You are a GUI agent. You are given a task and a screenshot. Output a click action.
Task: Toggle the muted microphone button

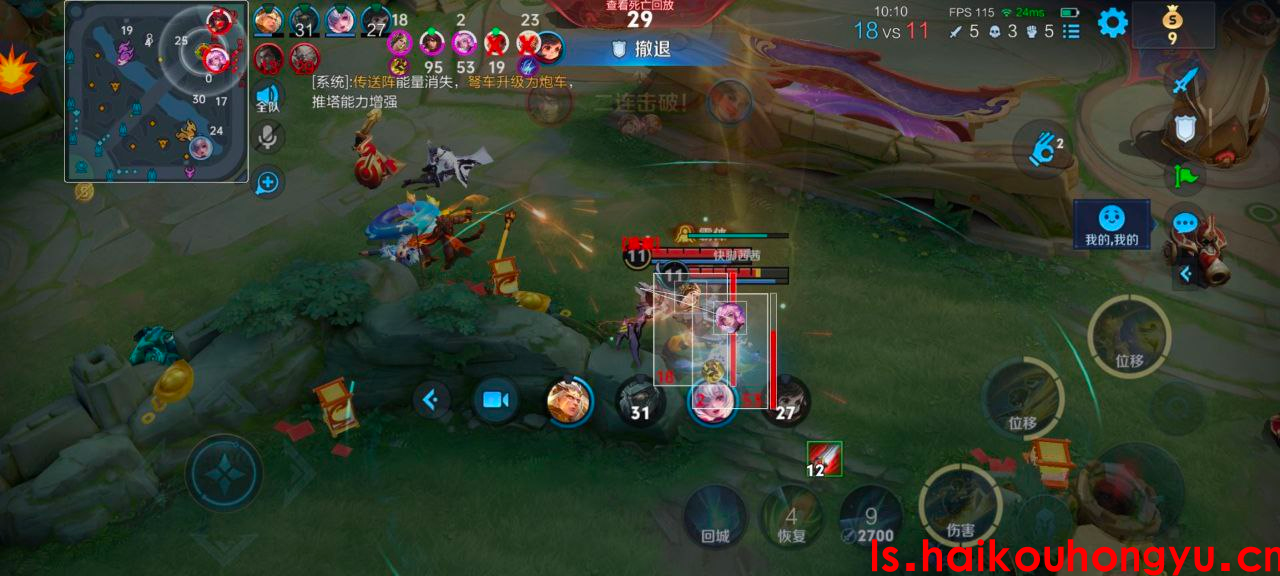tap(267, 137)
